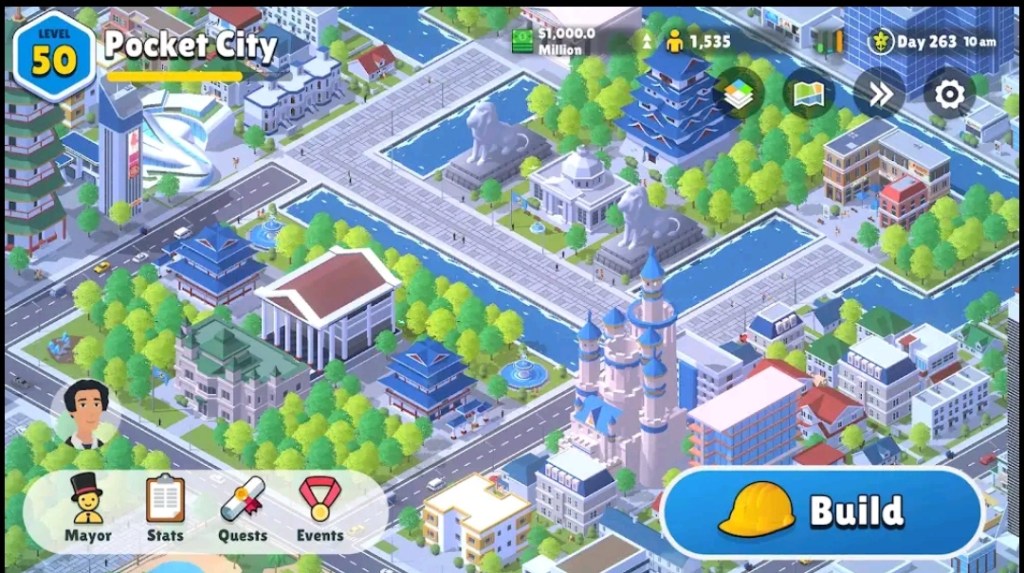Click the Day 263 date display

pyautogui.click(x=932, y=42)
